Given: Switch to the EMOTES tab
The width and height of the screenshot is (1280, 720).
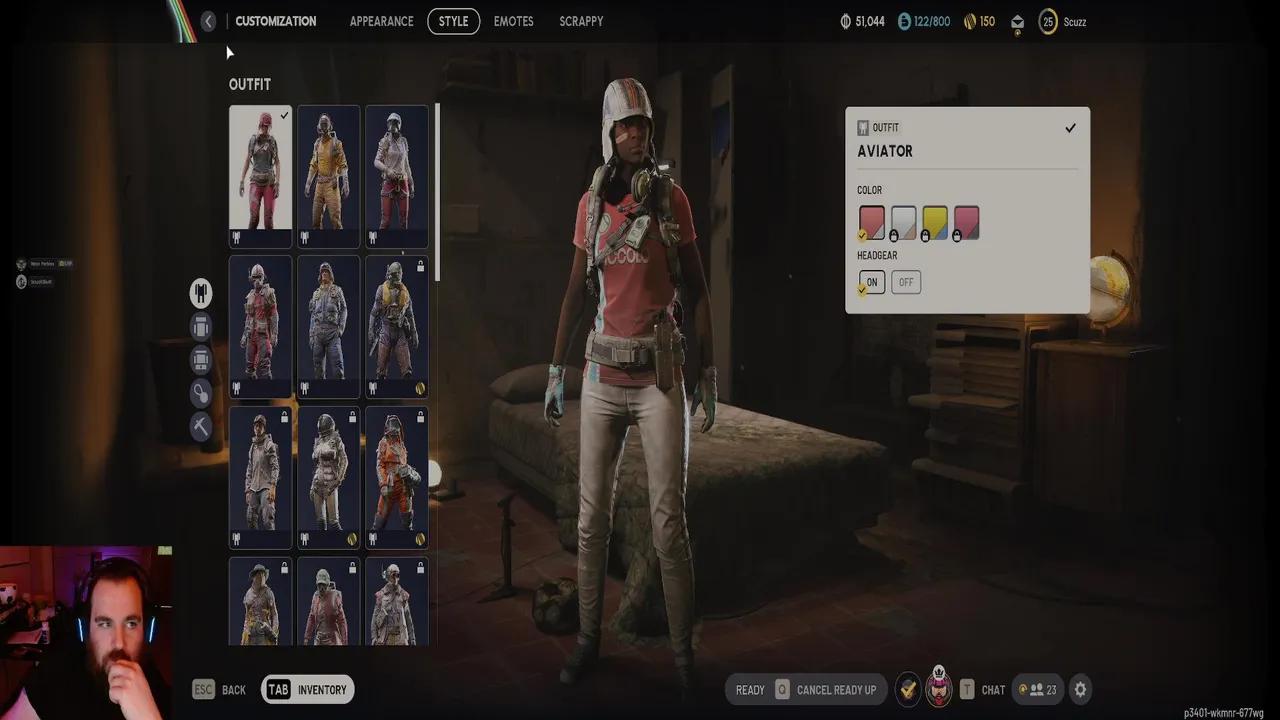Looking at the screenshot, I should click(513, 20).
